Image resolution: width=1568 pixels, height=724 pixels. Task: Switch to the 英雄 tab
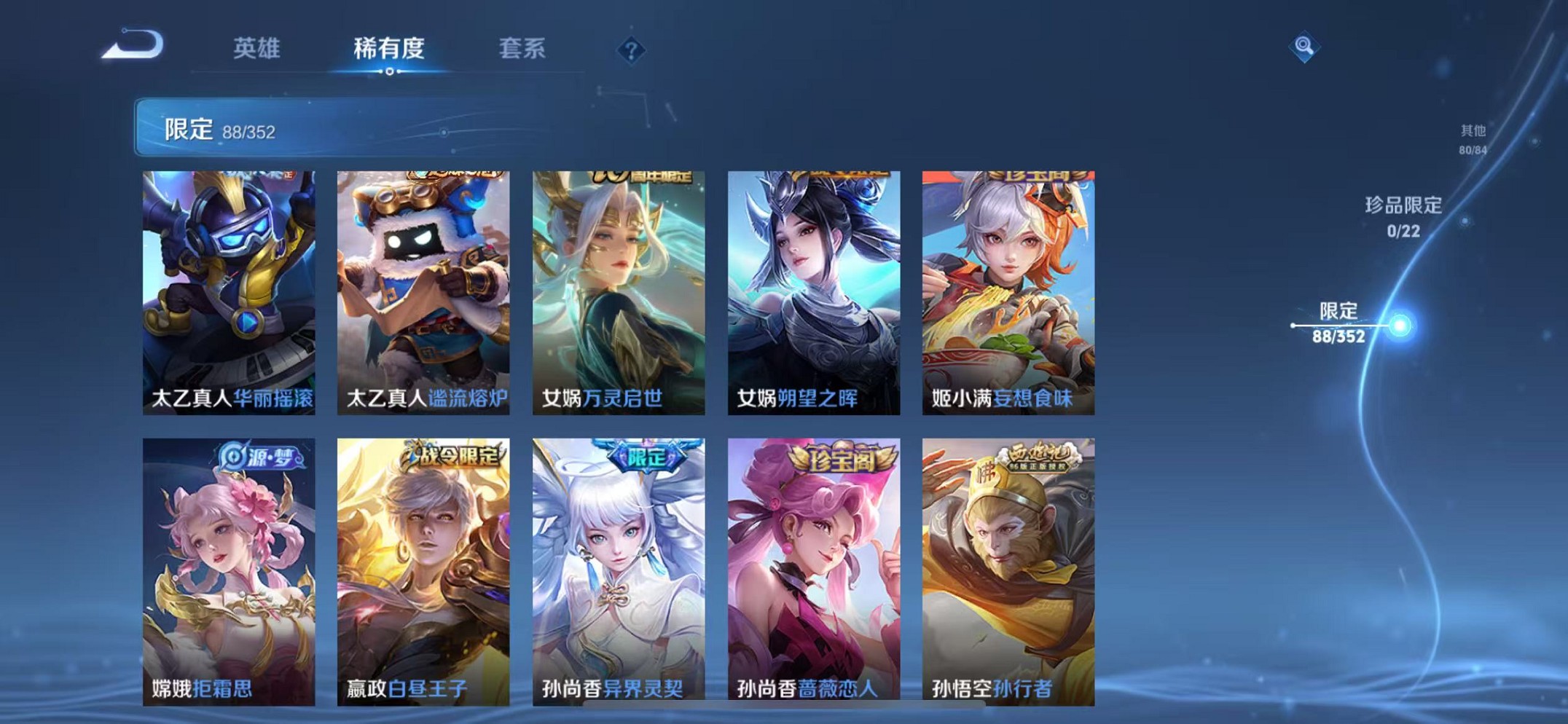(256, 50)
